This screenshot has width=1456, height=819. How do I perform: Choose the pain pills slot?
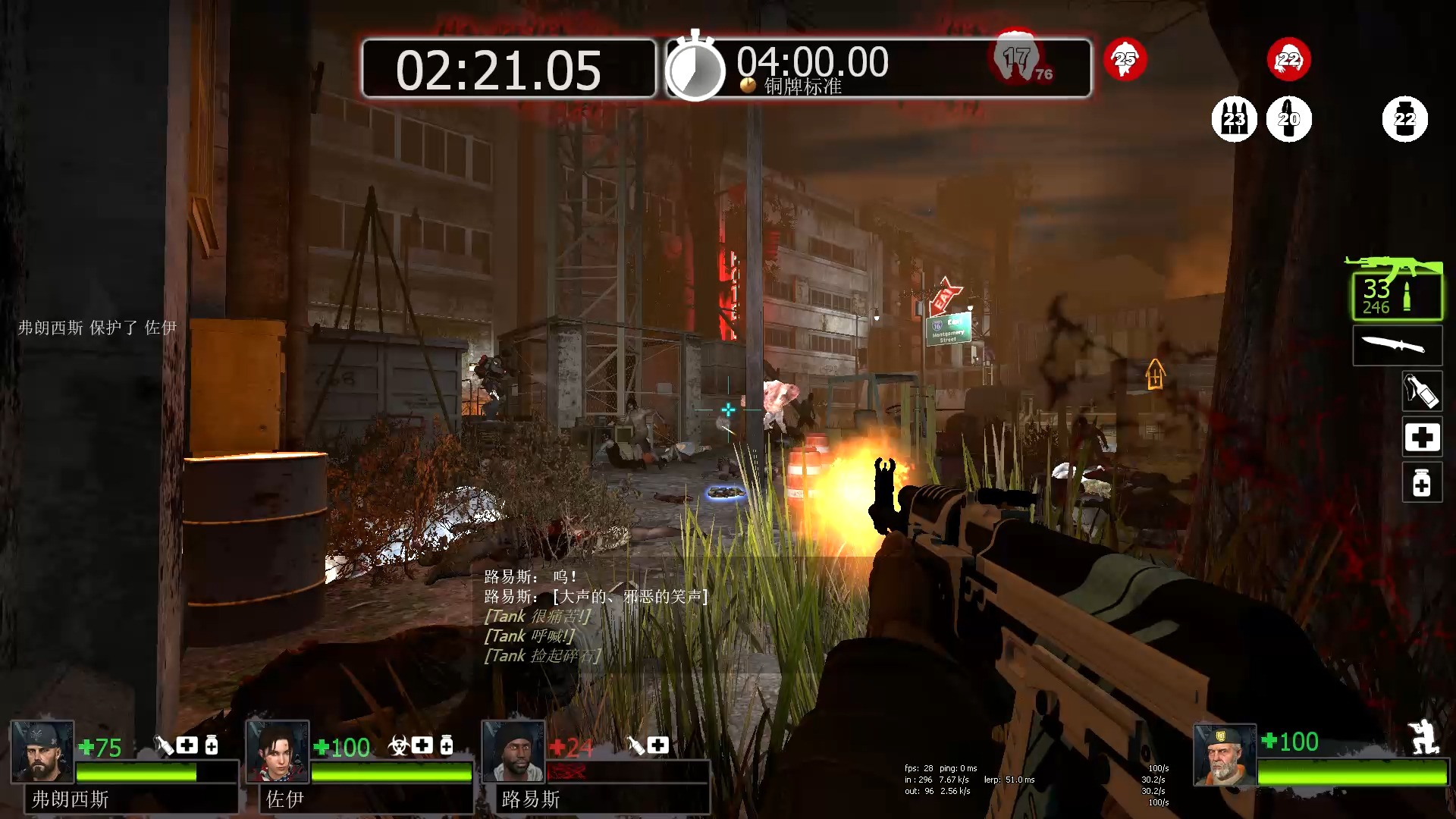(x=1421, y=483)
